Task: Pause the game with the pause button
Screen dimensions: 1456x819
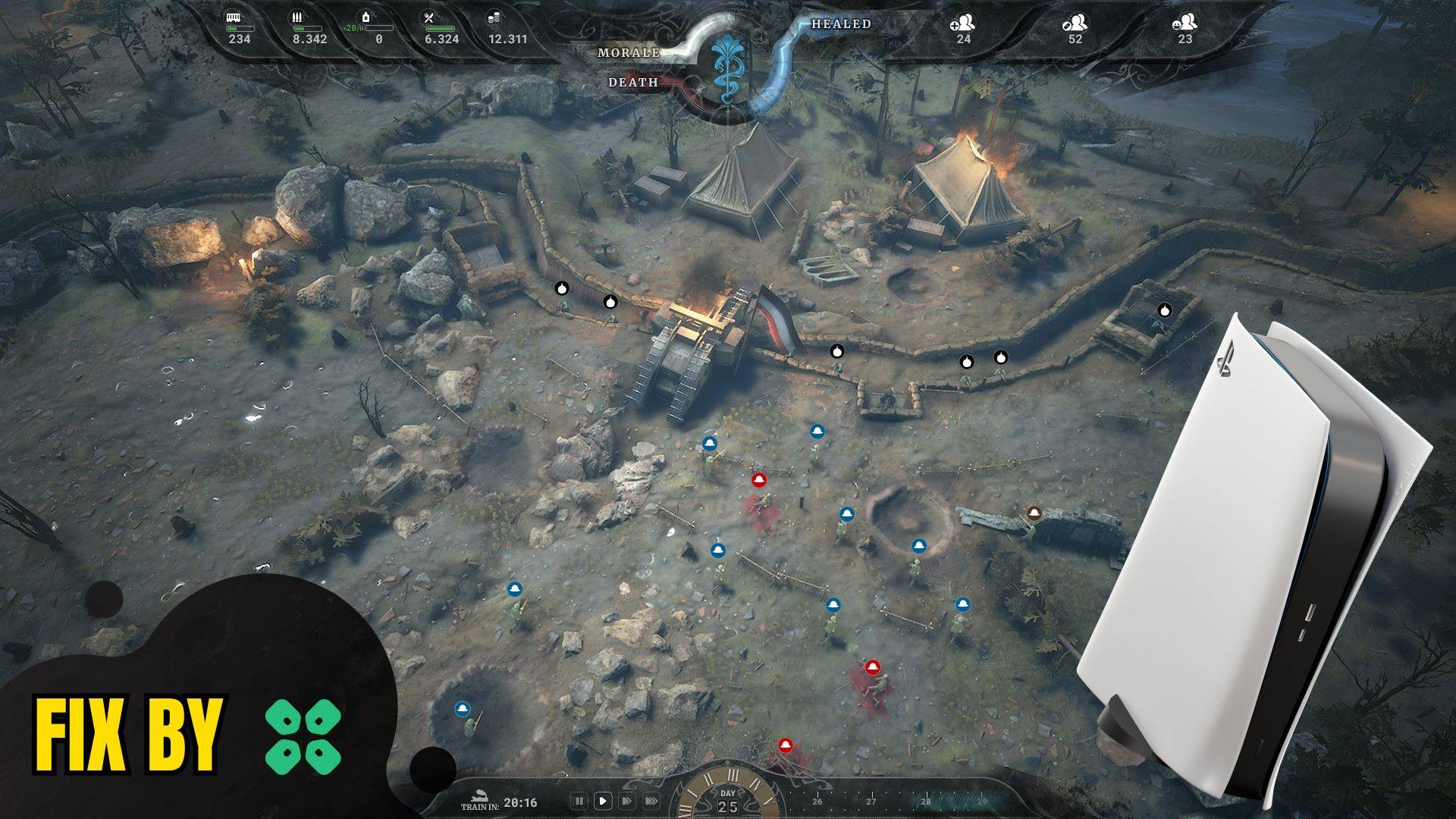Action: click(579, 801)
